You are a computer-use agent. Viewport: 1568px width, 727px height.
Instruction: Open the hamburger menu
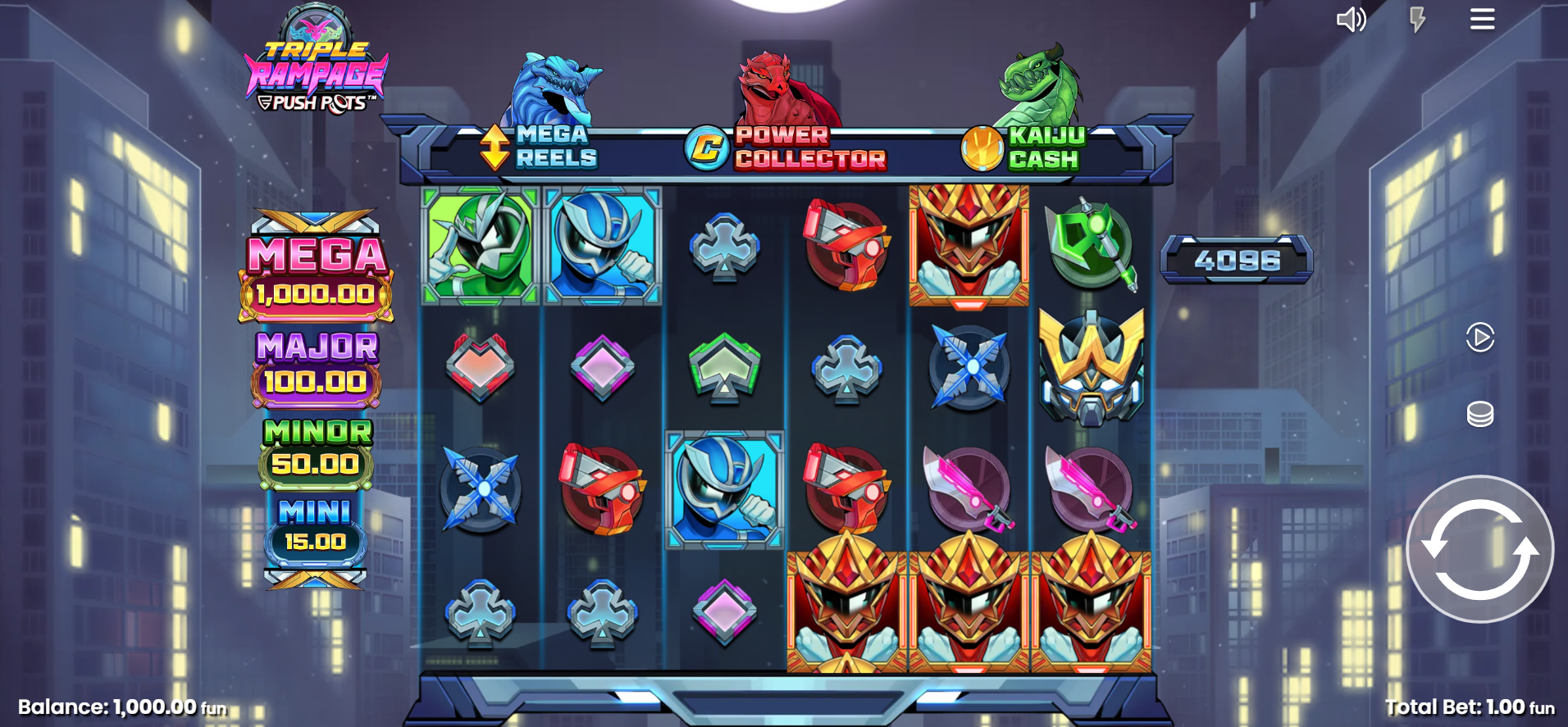[x=1482, y=19]
